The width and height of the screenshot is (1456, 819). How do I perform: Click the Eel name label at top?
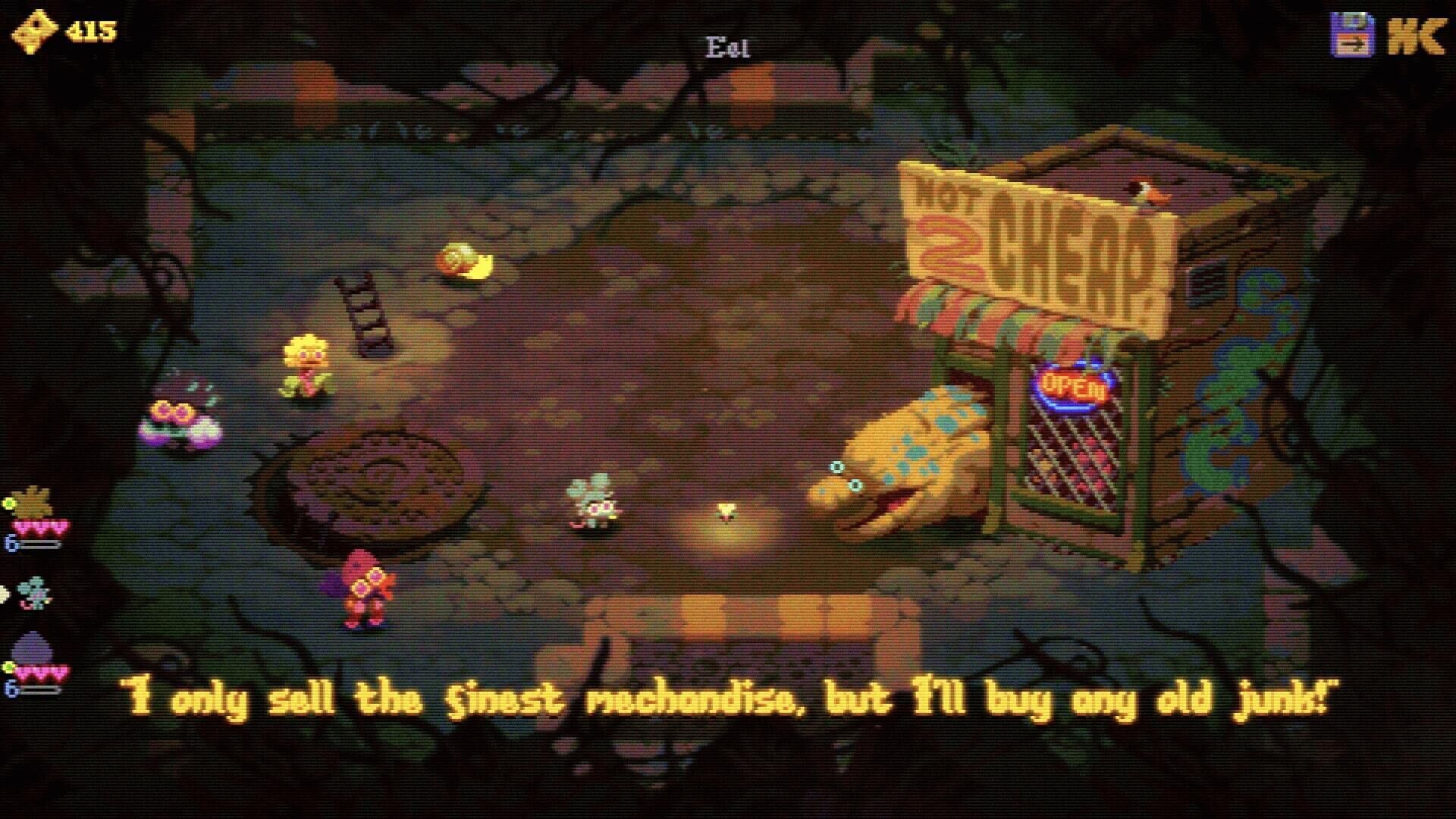(x=727, y=45)
